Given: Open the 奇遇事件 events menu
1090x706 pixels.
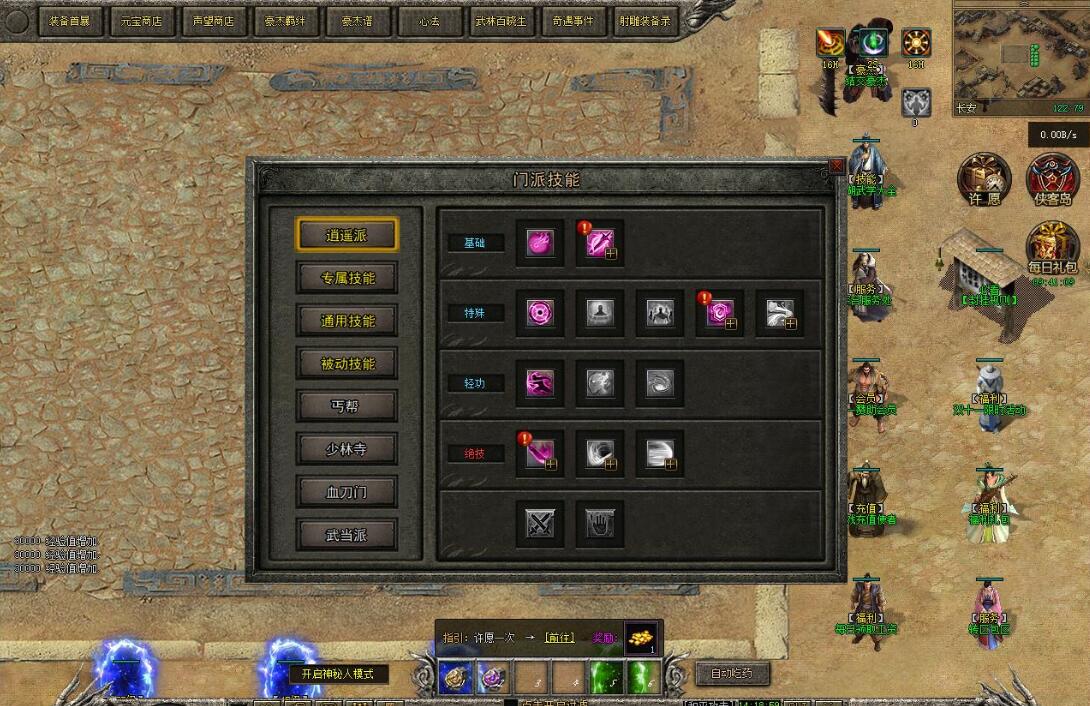Looking at the screenshot, I should pyautogui.click(x=571, y=20).
